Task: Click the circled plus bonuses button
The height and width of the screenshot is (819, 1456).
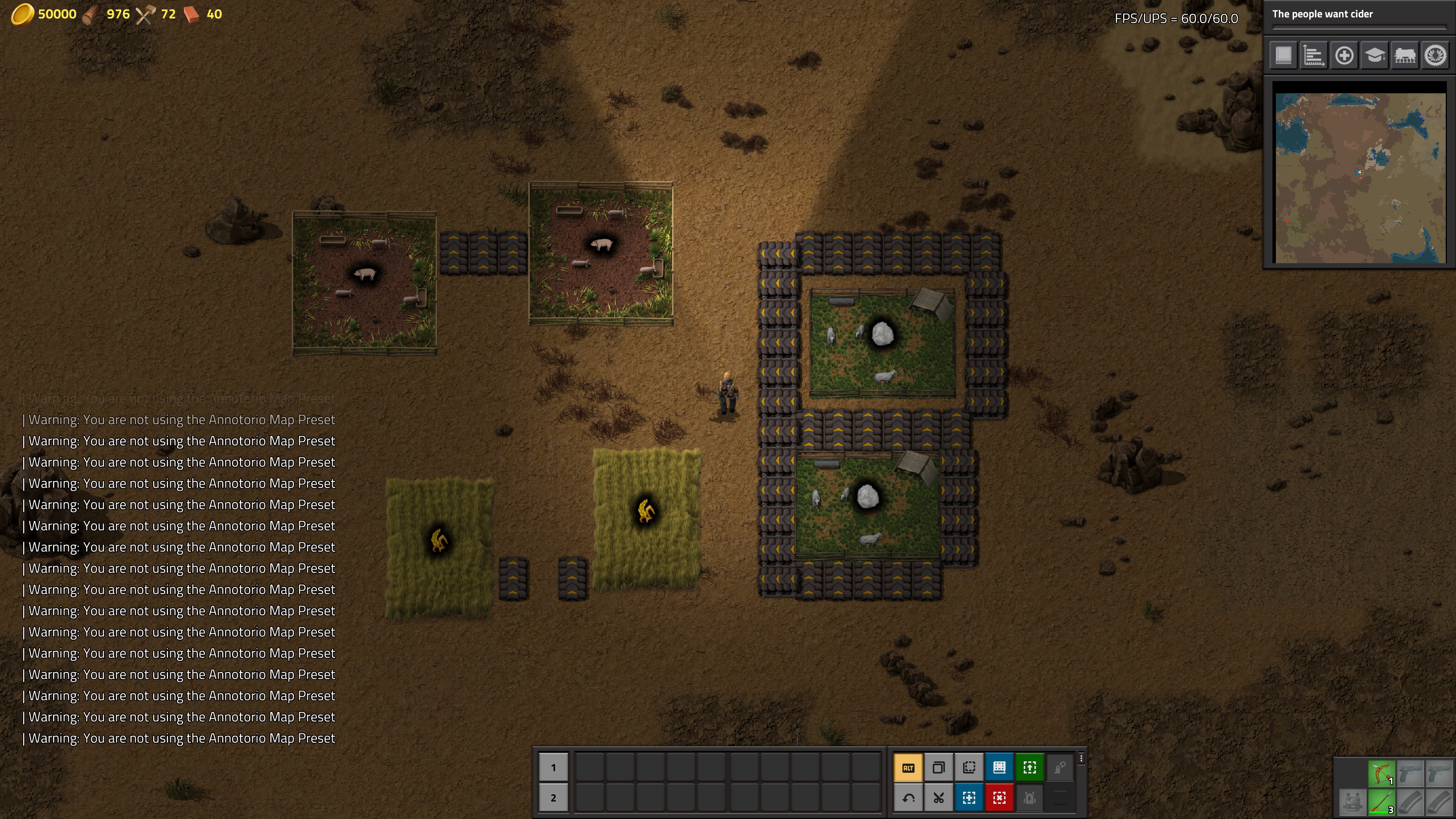Action: pyautogui.click(x=1344, y=55)
